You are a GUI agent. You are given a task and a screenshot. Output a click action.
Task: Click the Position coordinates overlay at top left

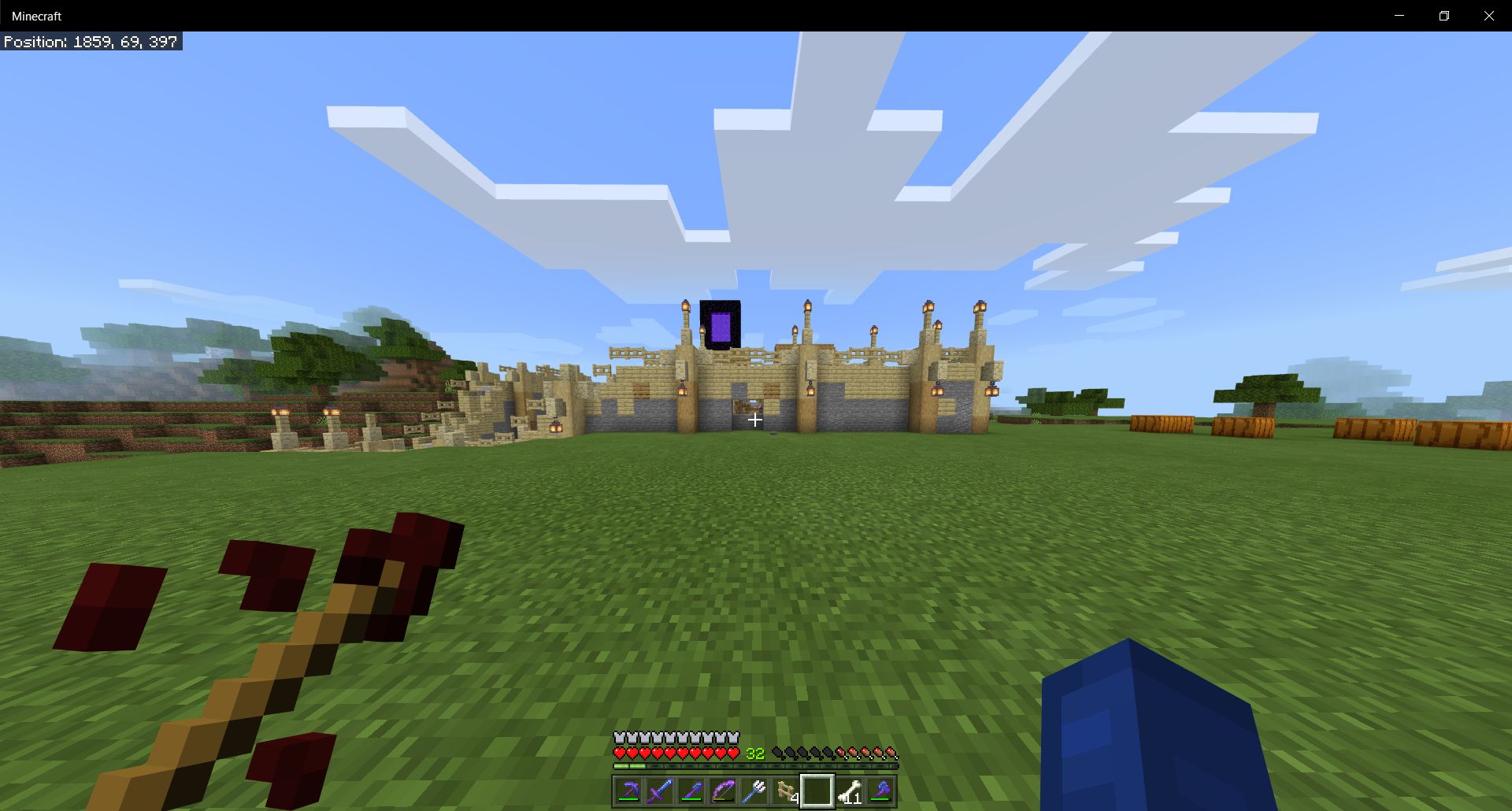click(91, 42)
